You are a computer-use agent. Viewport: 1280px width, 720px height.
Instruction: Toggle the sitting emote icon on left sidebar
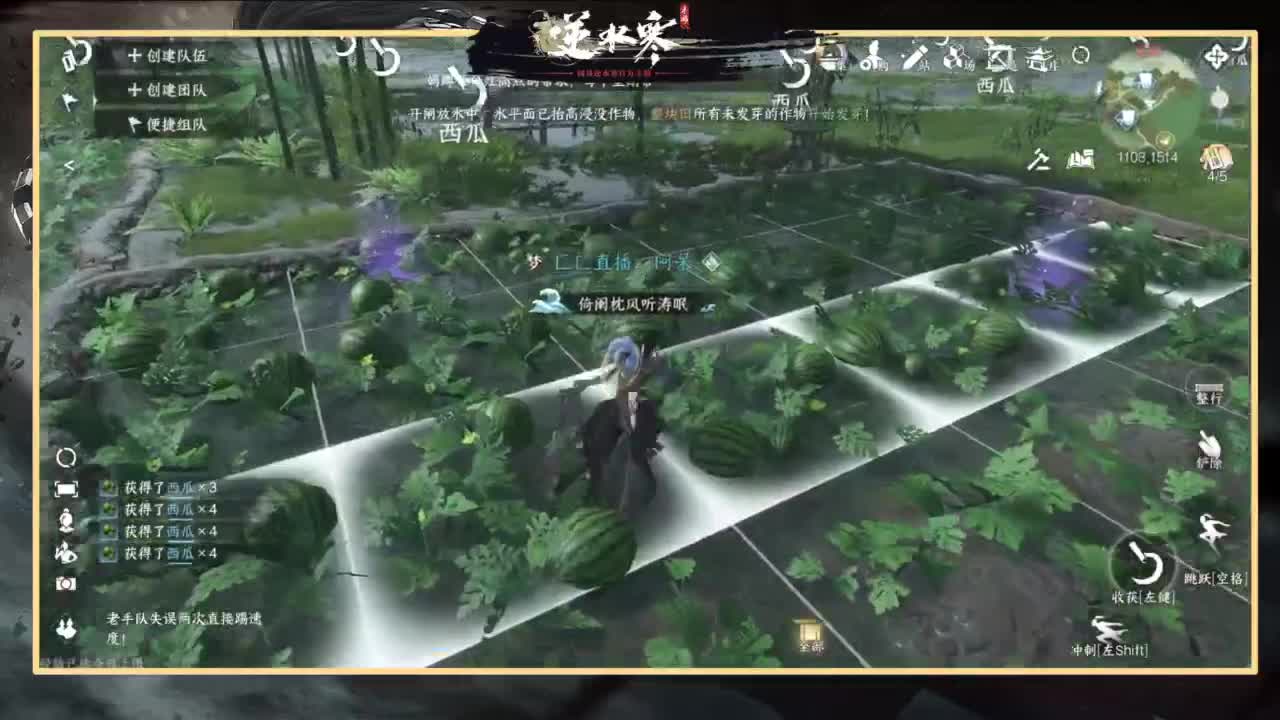pyautogui.click(x=66, y=550)
